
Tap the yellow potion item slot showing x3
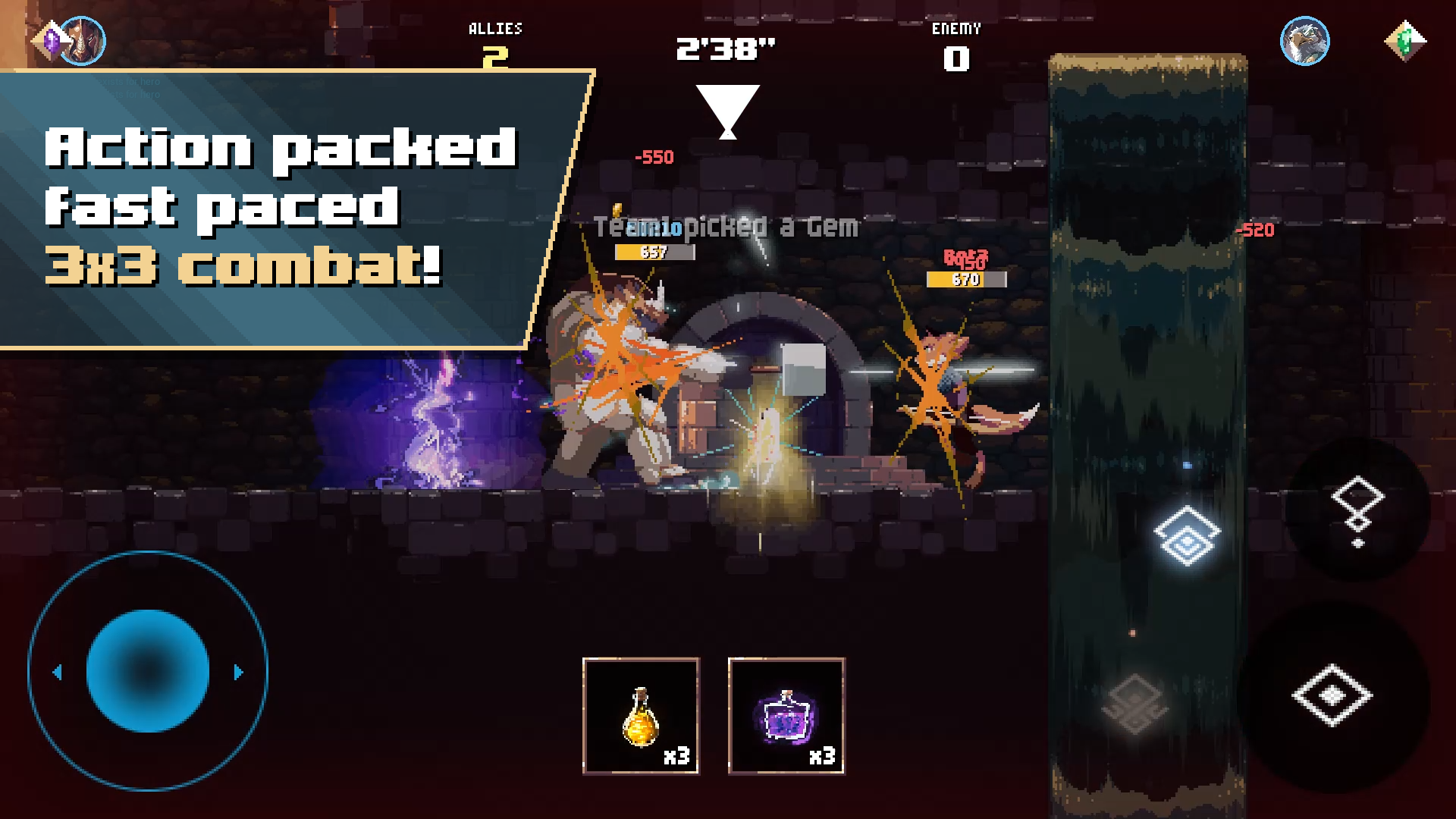(639, 714)
